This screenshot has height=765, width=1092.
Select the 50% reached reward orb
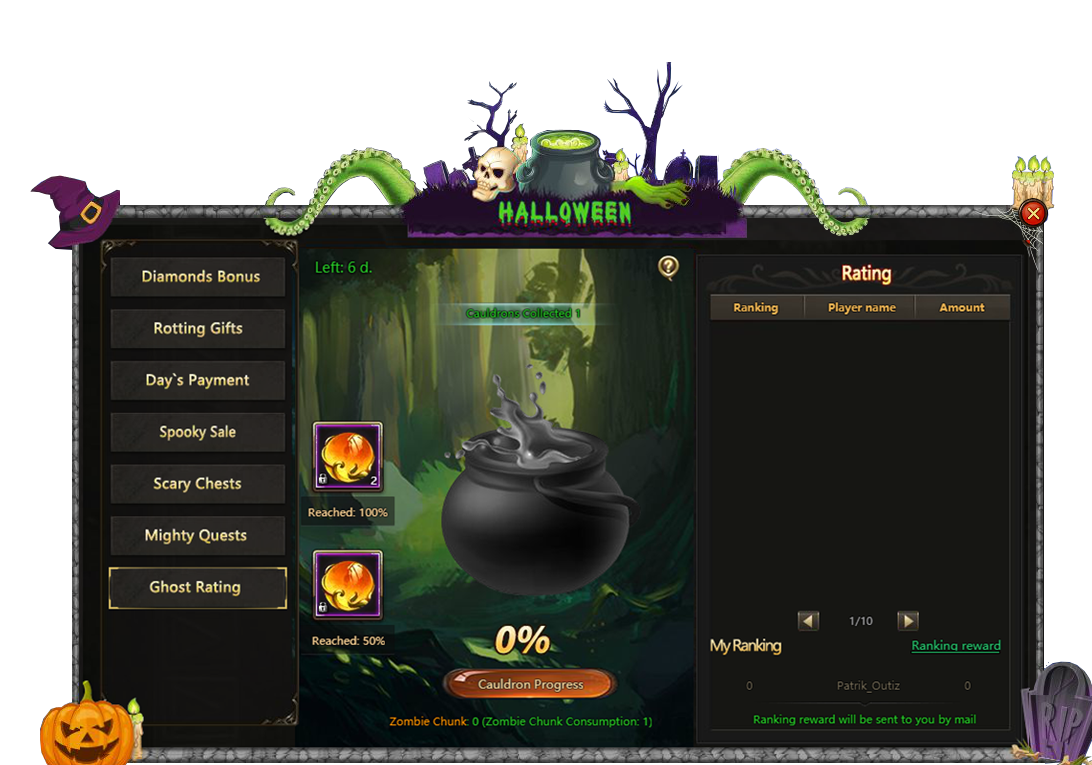click(347, 585)
